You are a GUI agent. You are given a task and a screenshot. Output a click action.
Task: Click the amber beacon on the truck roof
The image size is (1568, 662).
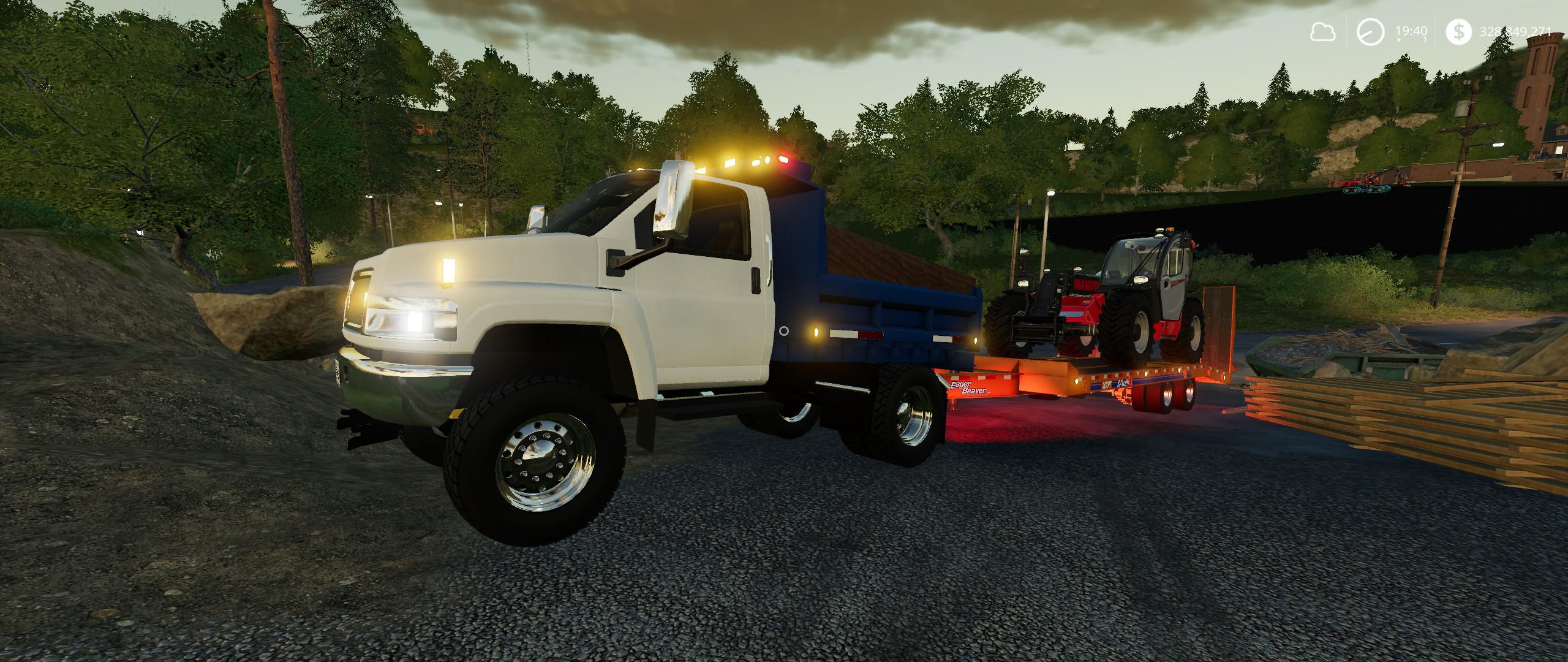pos(729,161)
